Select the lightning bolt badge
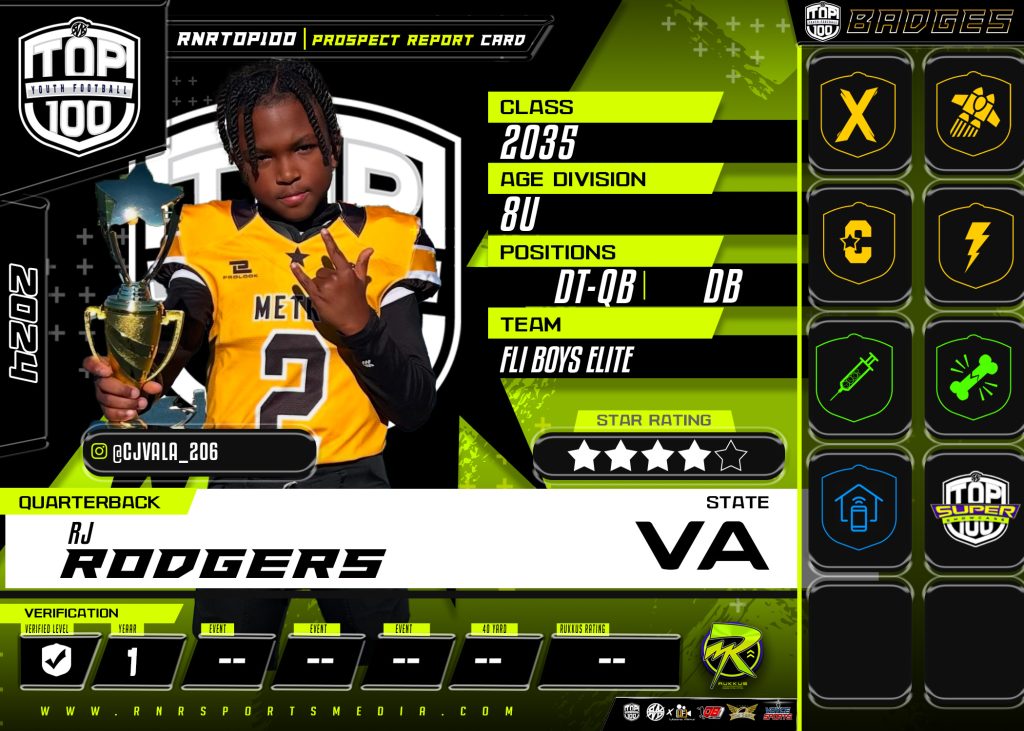Screen dimensions: 1024x731 coord(973,245)
